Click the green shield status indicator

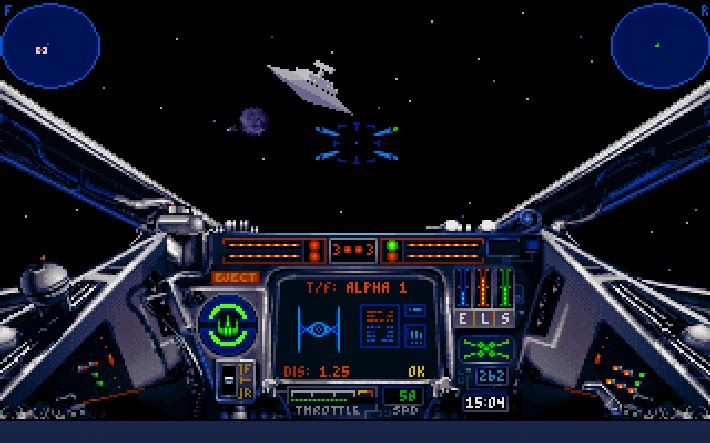pyautogui.click(x=228, y=322)
